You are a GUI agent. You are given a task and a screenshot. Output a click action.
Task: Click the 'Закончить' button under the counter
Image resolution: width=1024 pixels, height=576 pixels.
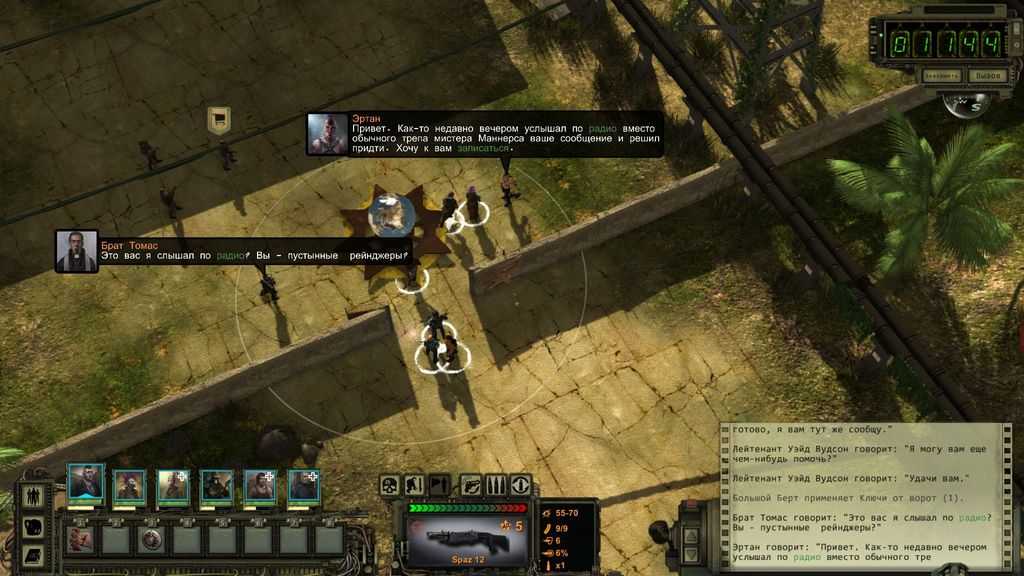[x=941, y=75]
